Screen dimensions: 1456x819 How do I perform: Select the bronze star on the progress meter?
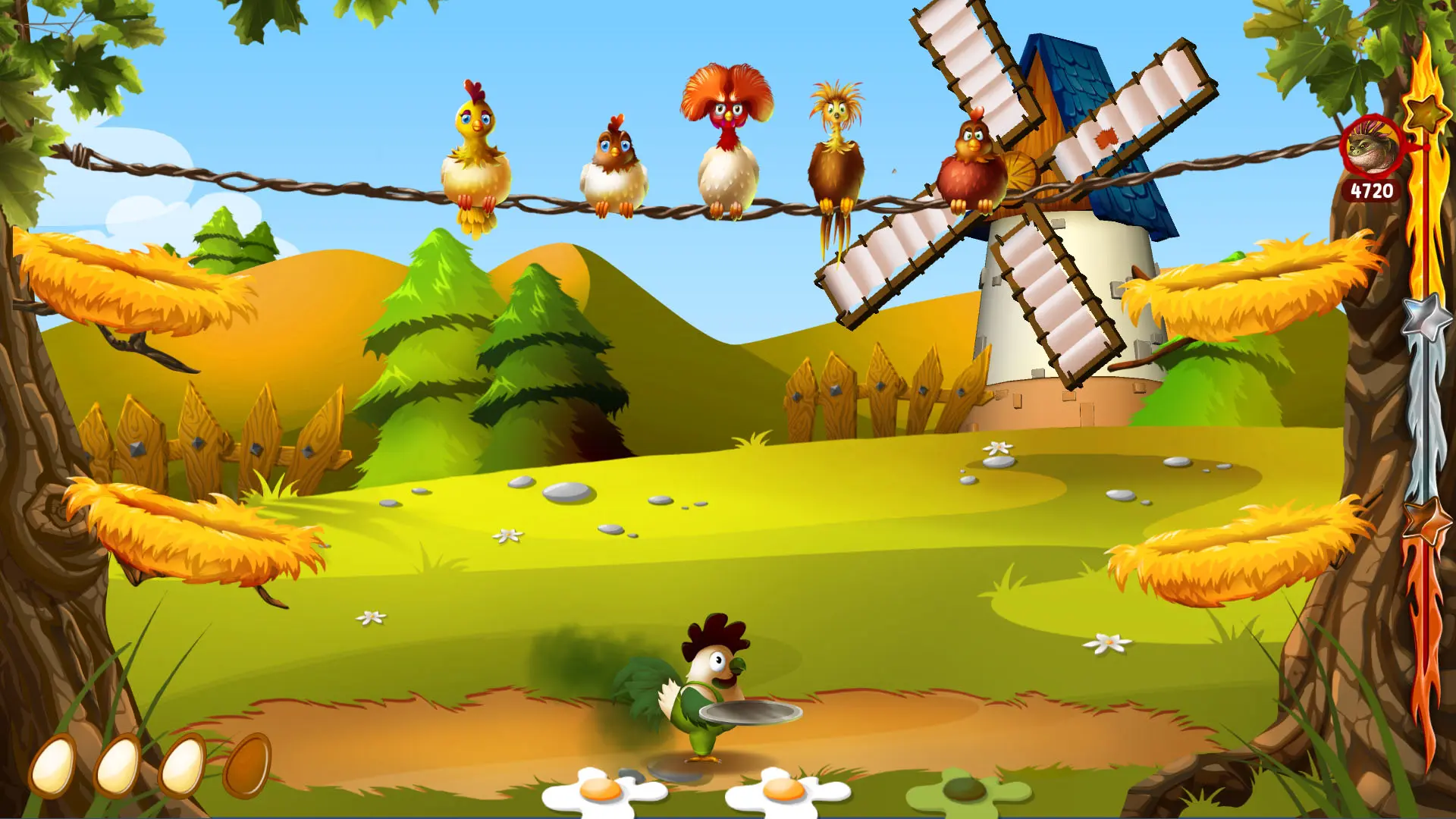coord(1425,521)
